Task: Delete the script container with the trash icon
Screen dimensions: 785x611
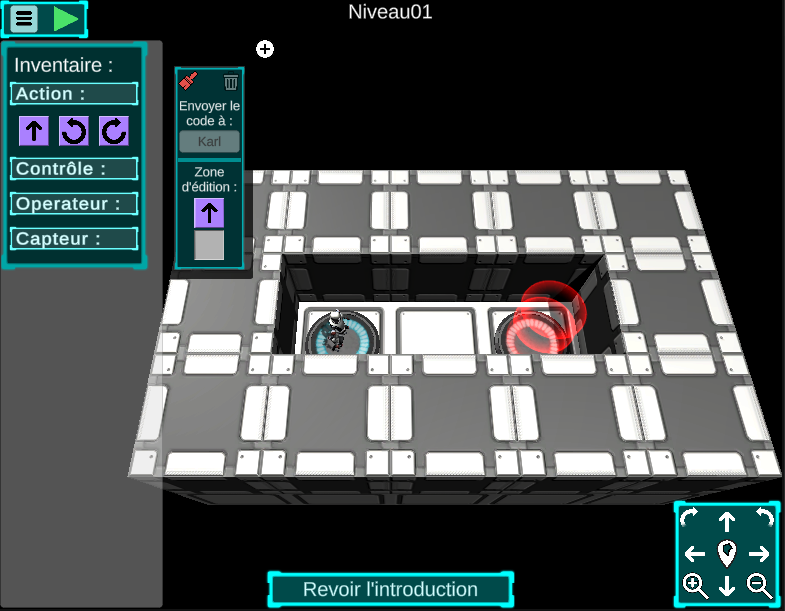Action: tap(231, 82)
